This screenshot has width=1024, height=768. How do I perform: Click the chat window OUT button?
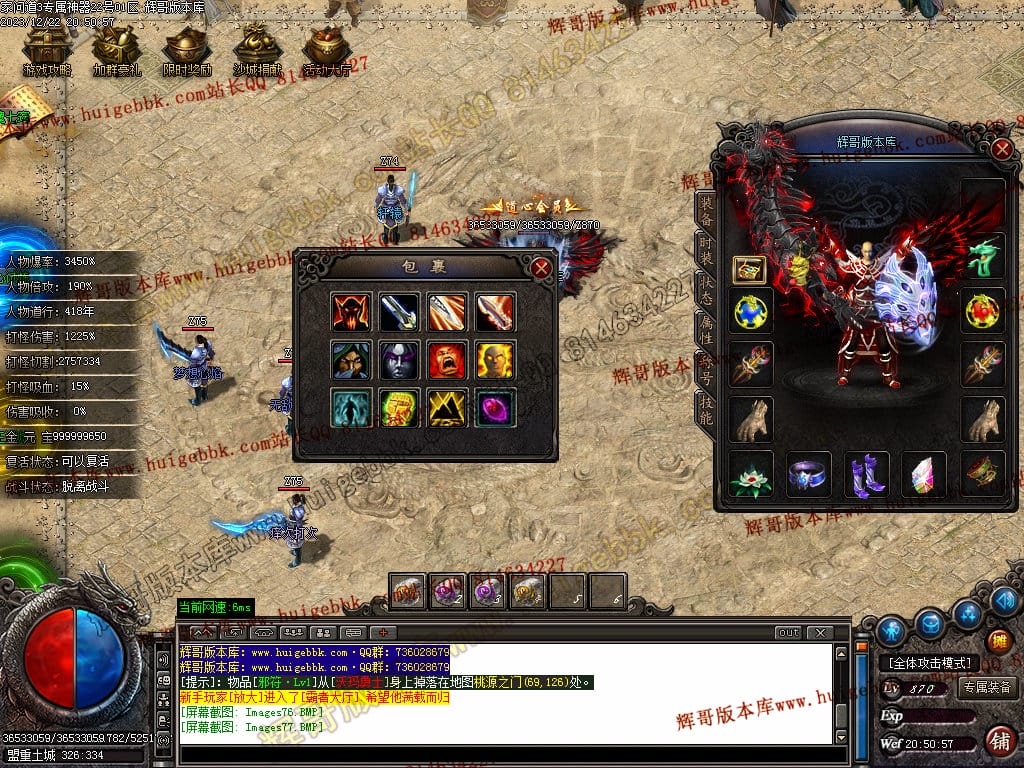click(x=789, y=632)
